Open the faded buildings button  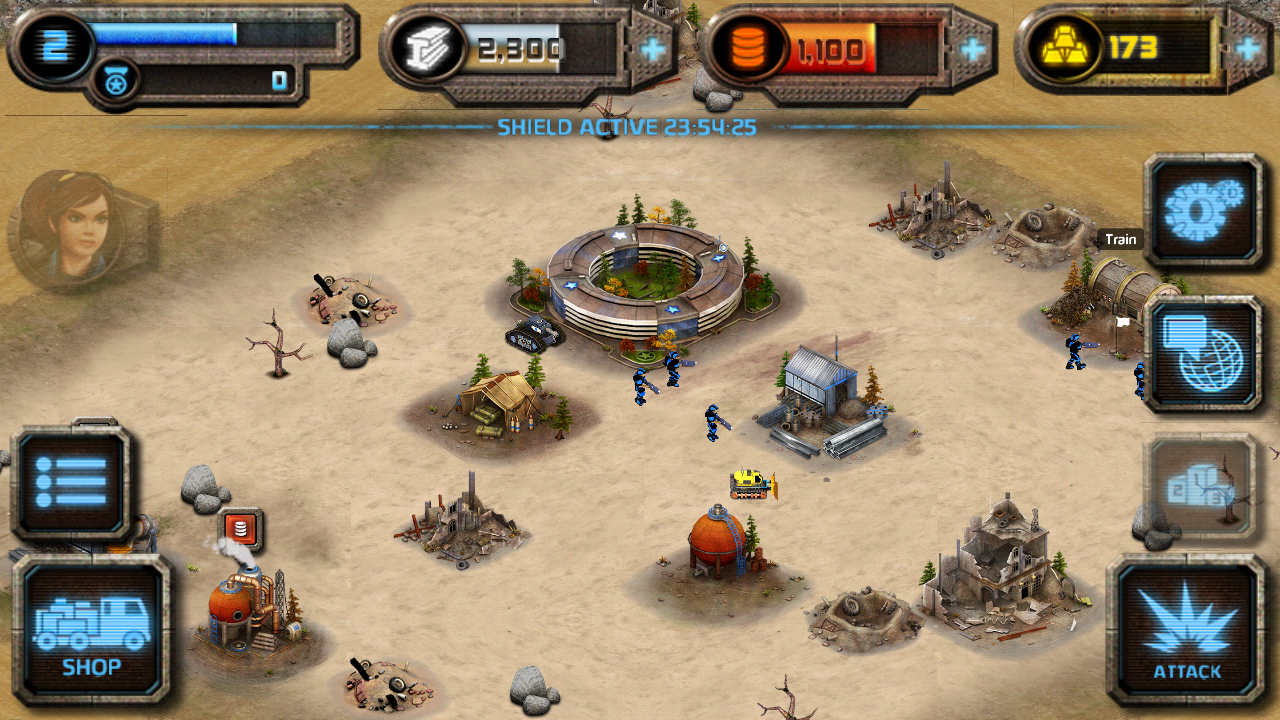pyautogui.click(x=1200, y=487)
